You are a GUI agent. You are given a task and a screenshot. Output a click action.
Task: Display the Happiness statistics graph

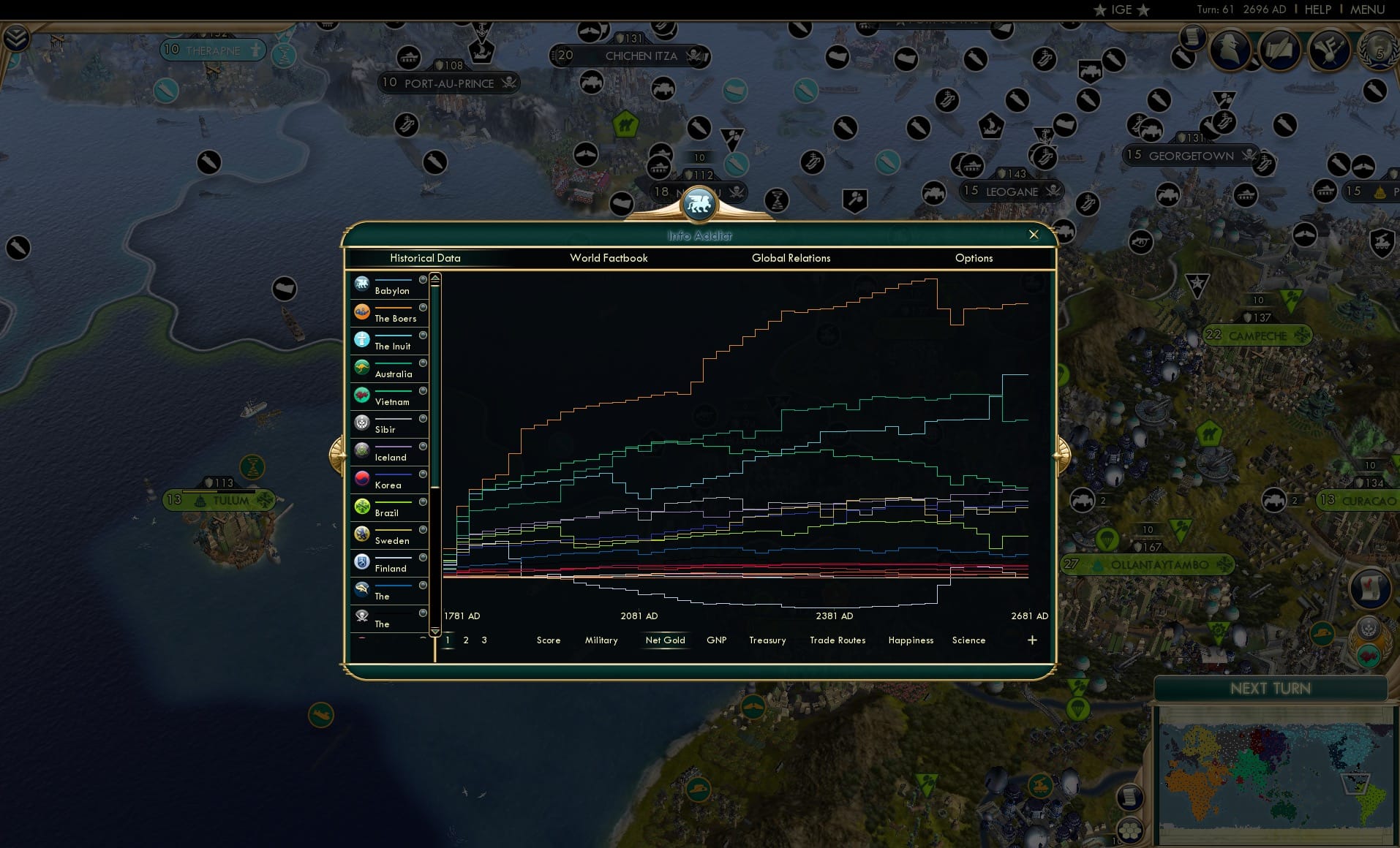click(911, 640)
